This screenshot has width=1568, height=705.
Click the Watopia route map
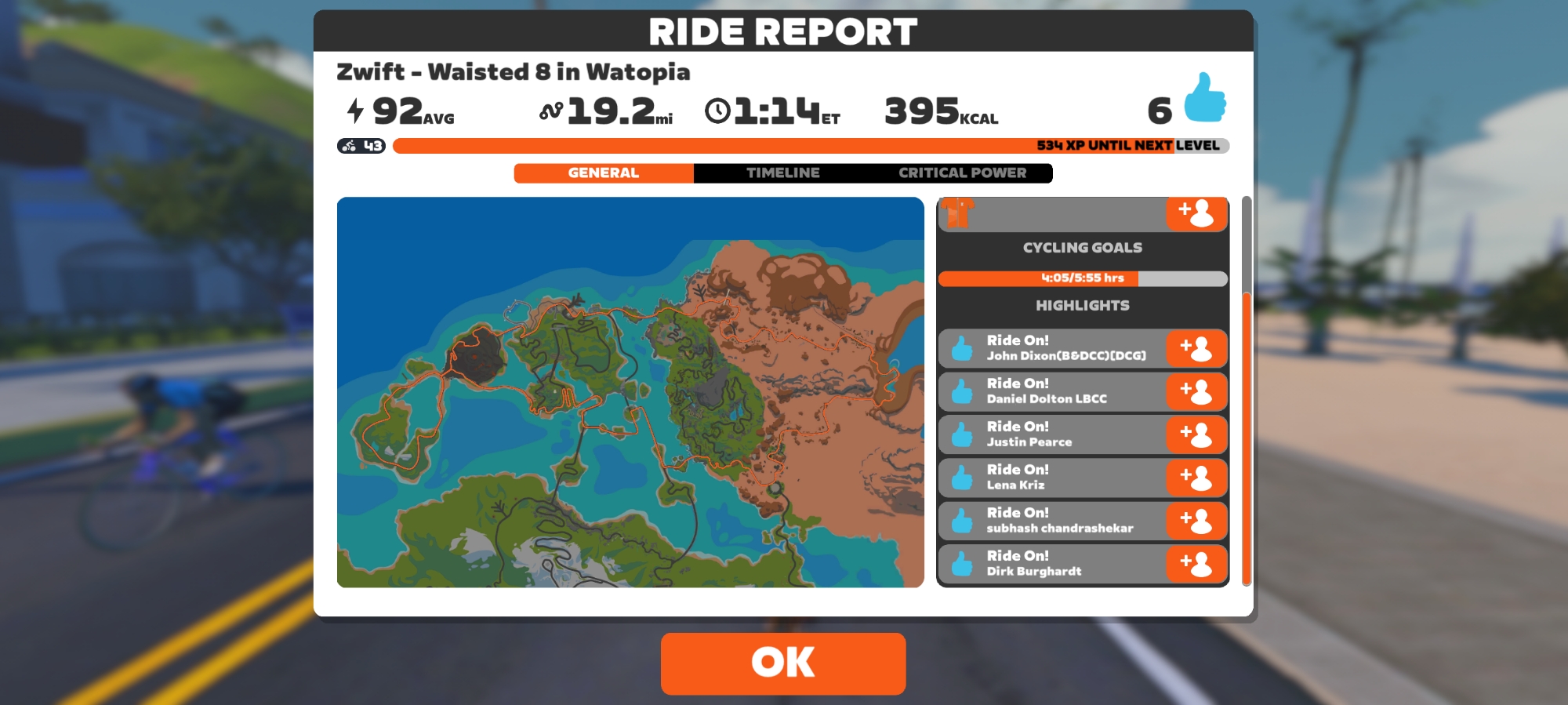(630, 392)
